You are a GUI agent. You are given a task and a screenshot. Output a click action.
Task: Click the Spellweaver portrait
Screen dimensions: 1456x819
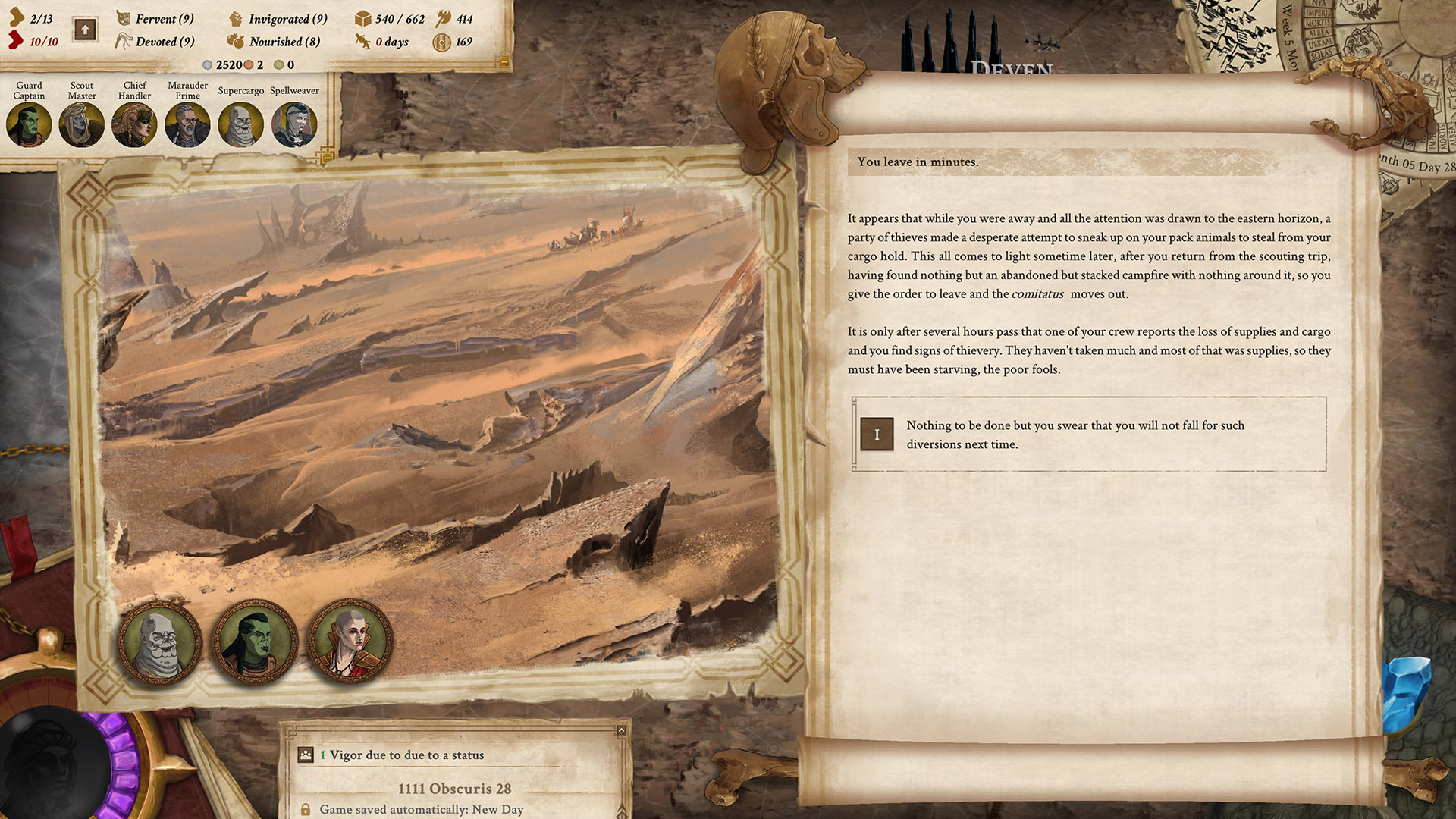[x=293, y=124]
